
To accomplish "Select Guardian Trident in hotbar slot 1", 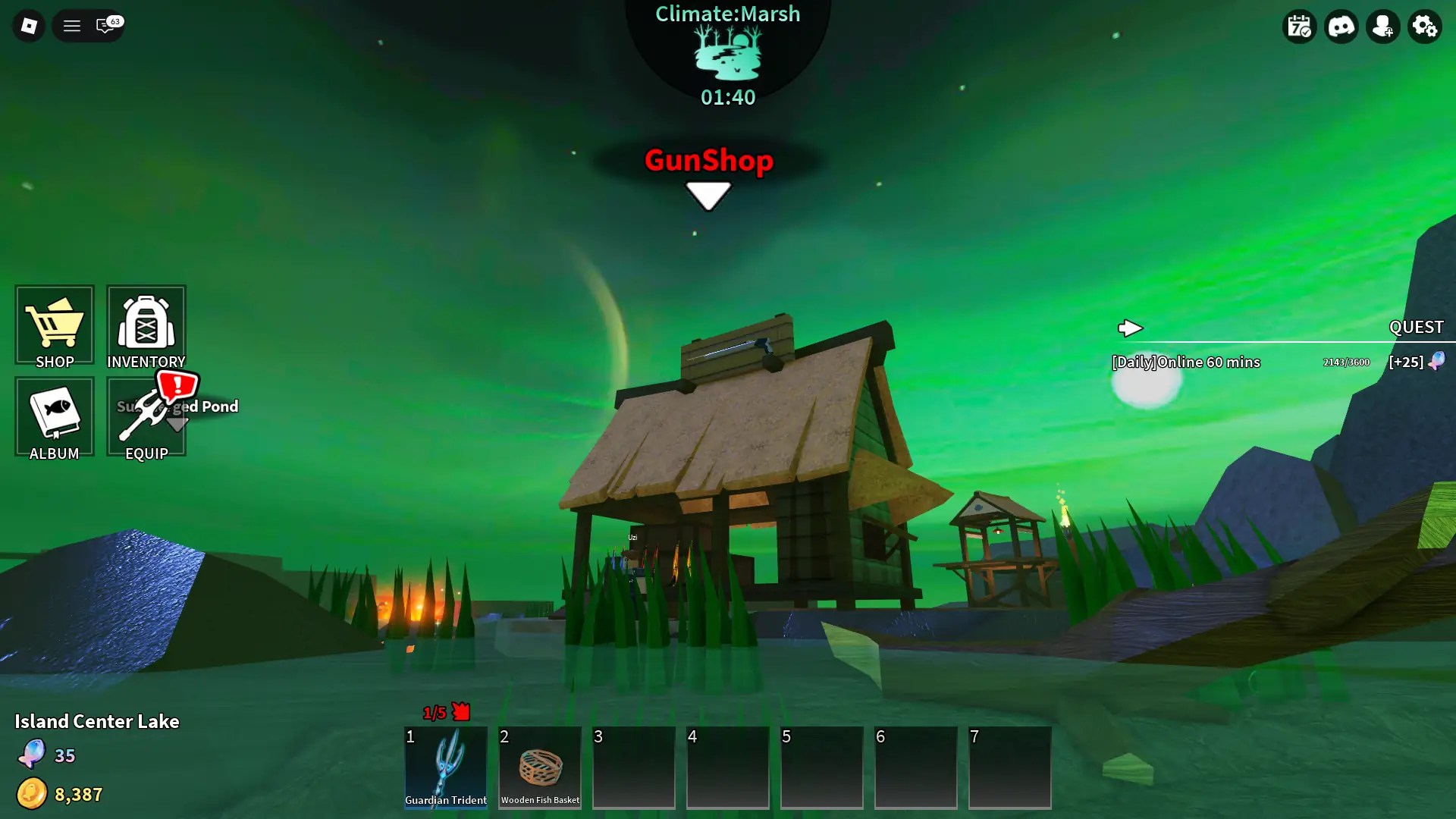I will pyautogui.click(x=446, y=767).
